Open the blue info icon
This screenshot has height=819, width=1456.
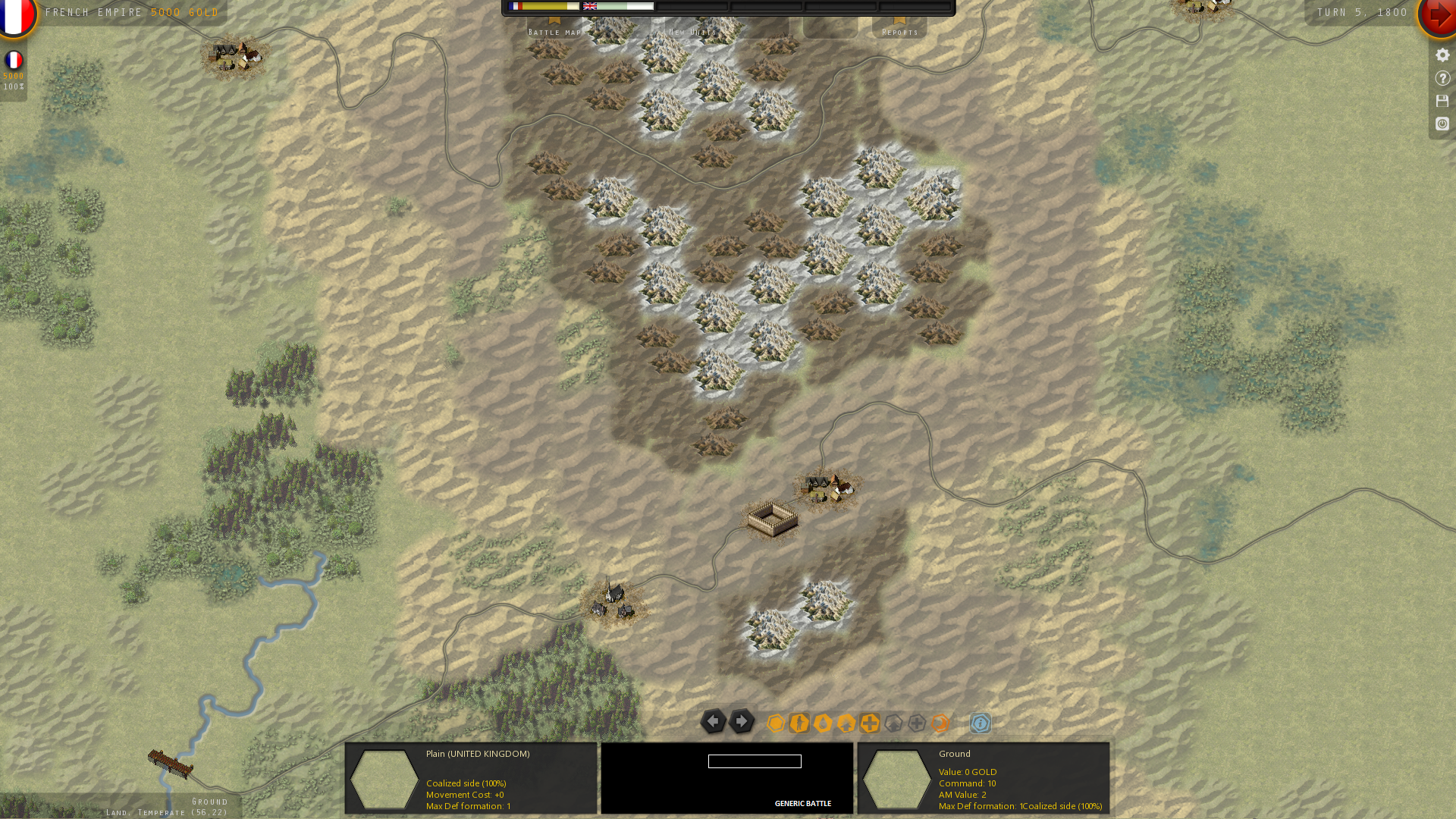981,723
